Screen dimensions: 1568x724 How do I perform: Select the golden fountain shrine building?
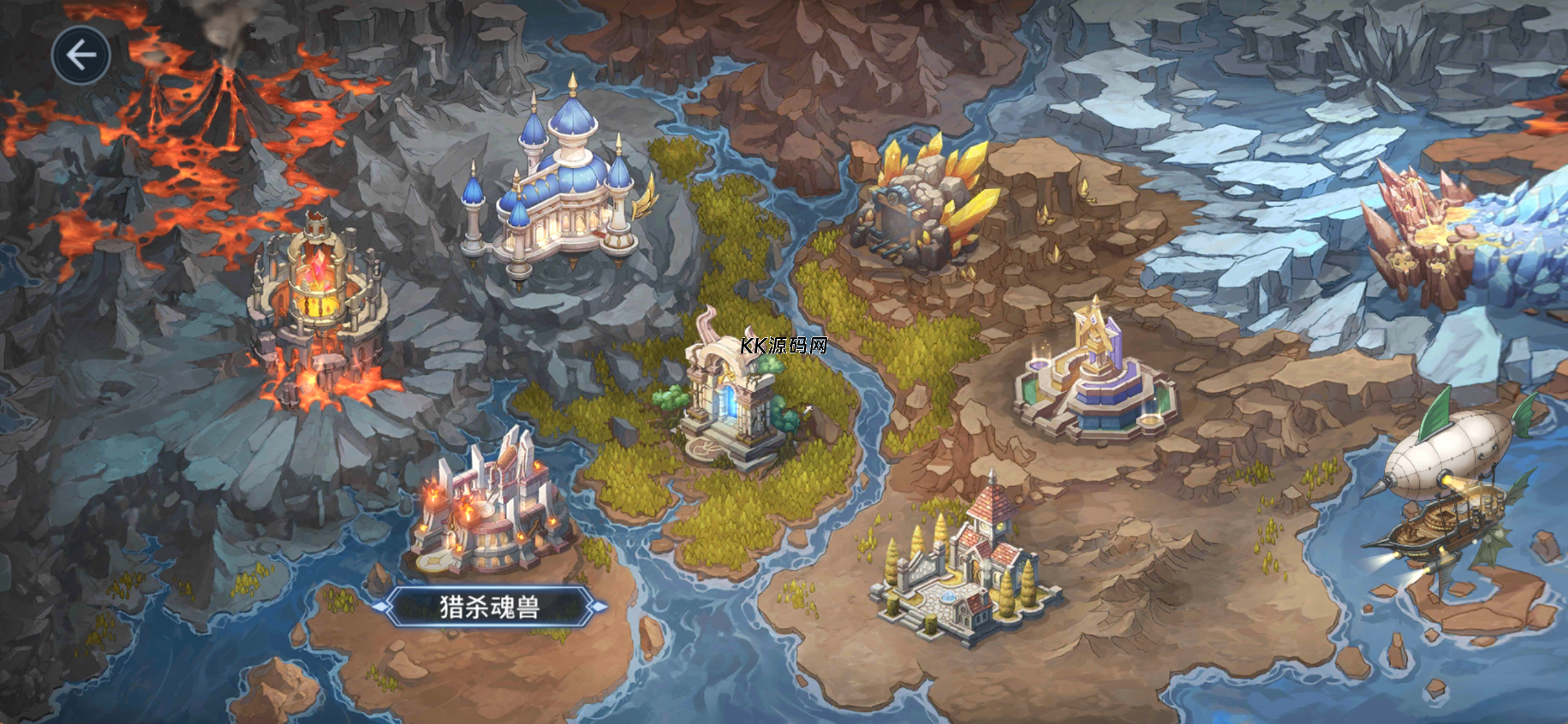click(1092, 377)
